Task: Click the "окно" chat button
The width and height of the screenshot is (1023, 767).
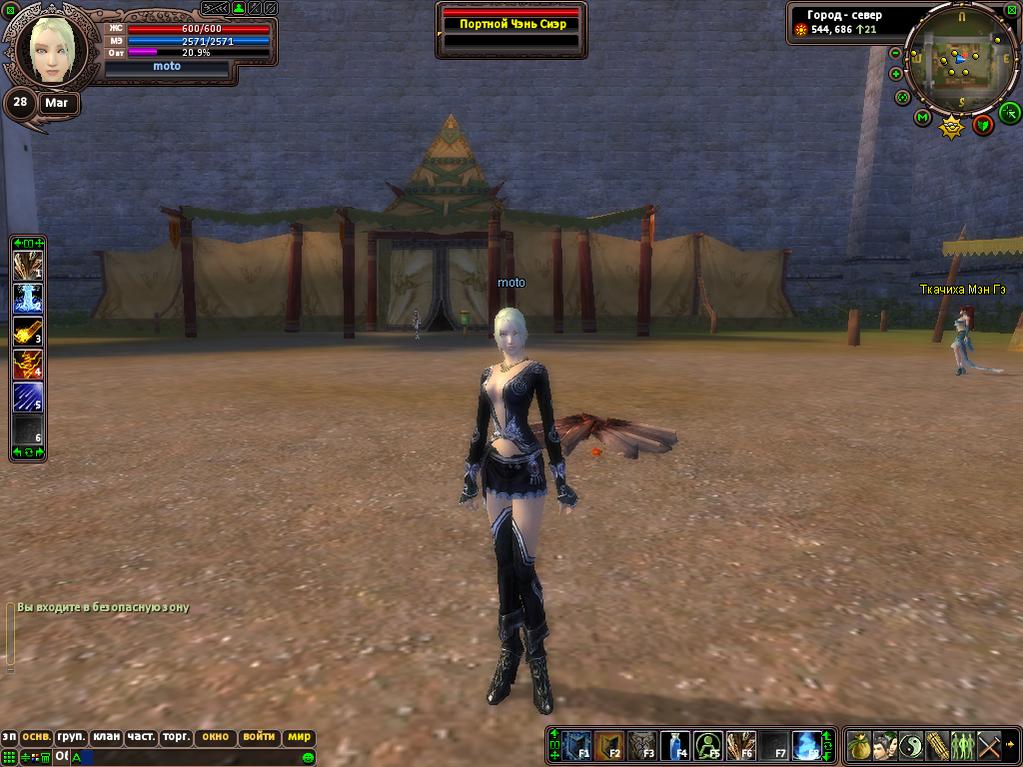Action: coord(215,737)
